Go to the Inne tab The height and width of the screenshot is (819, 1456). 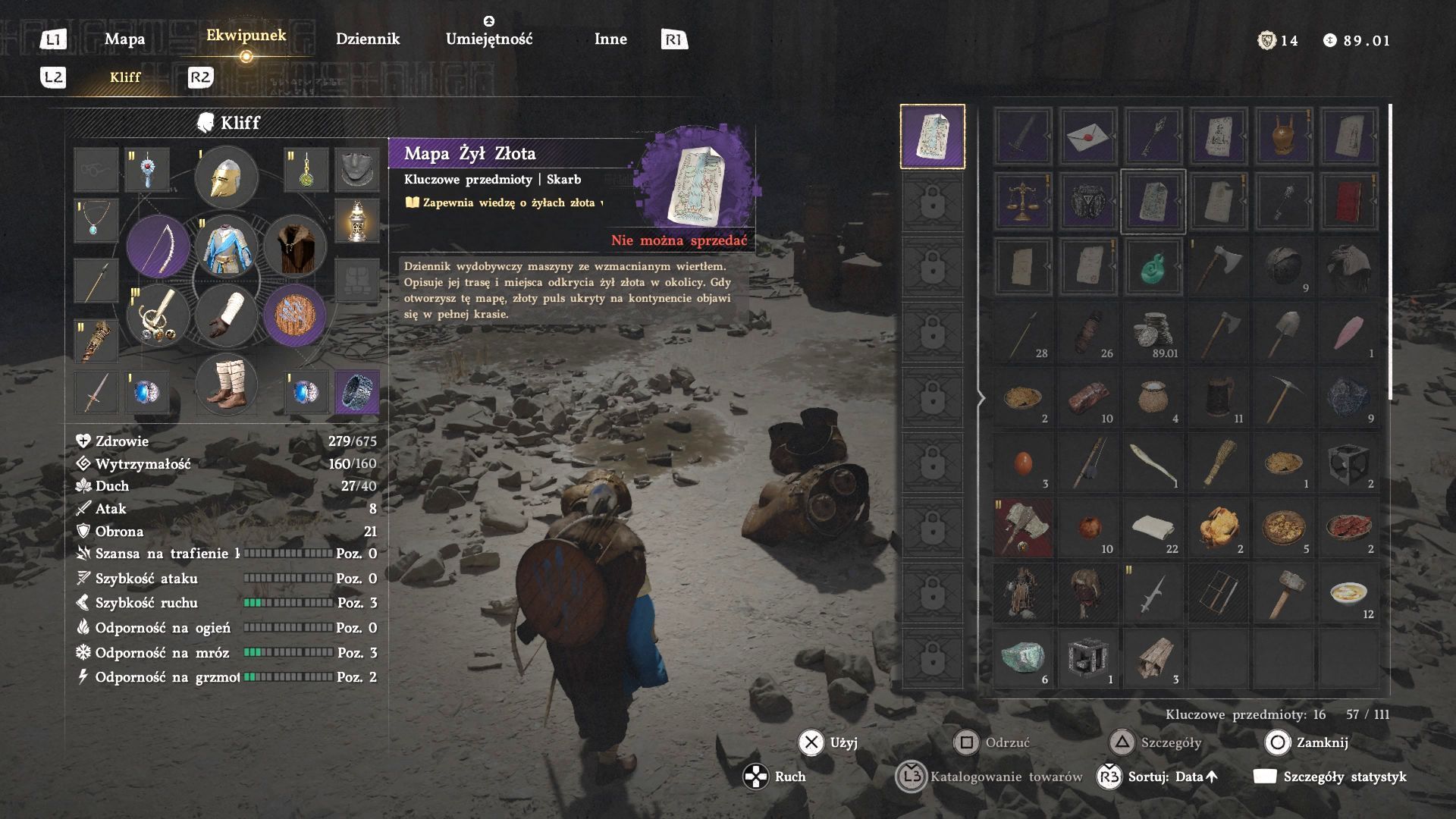coord(610,39)
